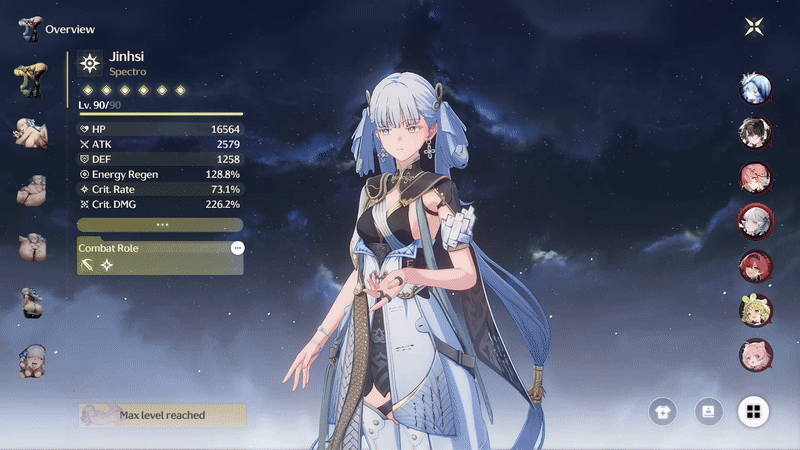This screenshot has width=800, height=450.
Task: Close the character screen with the star-shaped X
Action: 754,27
